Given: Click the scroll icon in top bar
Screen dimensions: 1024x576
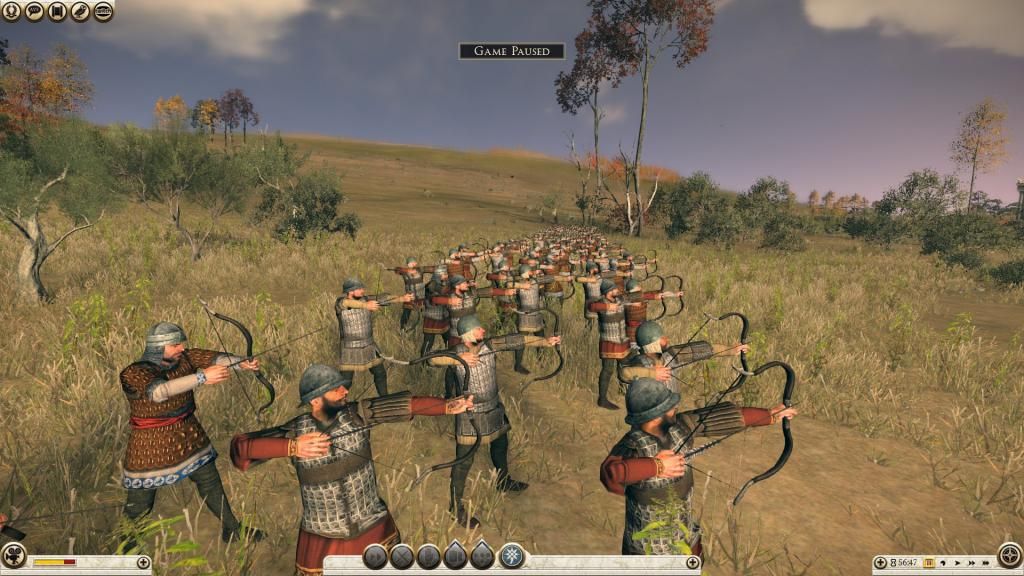Looking at the screenshot, I should coord(57,11).
